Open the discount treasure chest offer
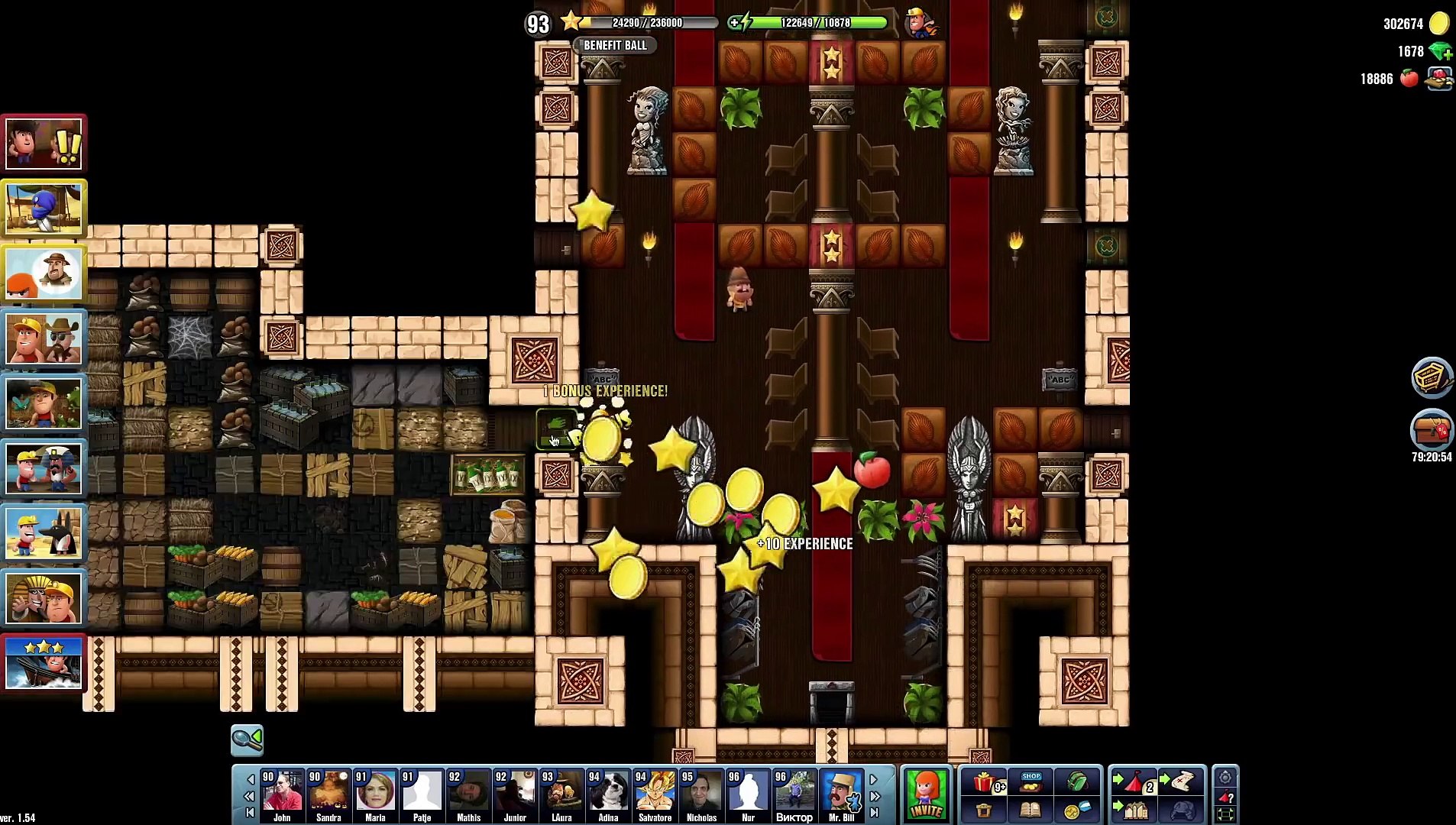 (1432, 430)
